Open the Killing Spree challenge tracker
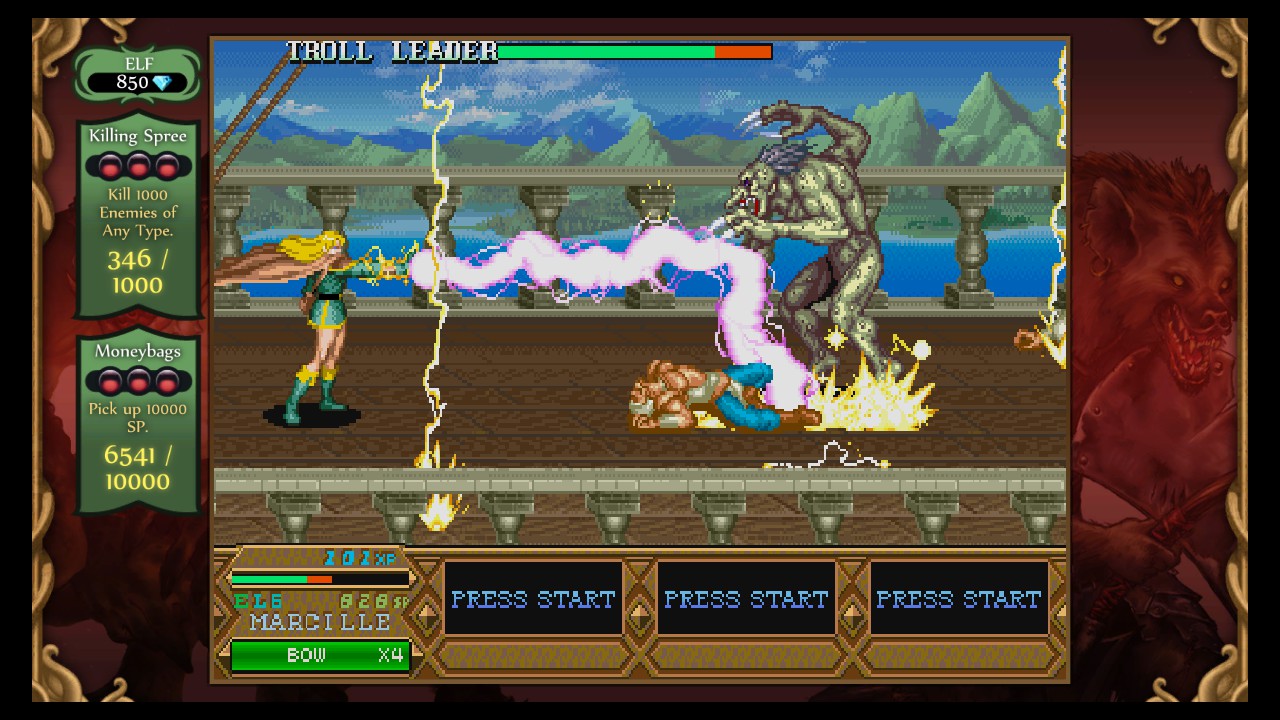 138,217
